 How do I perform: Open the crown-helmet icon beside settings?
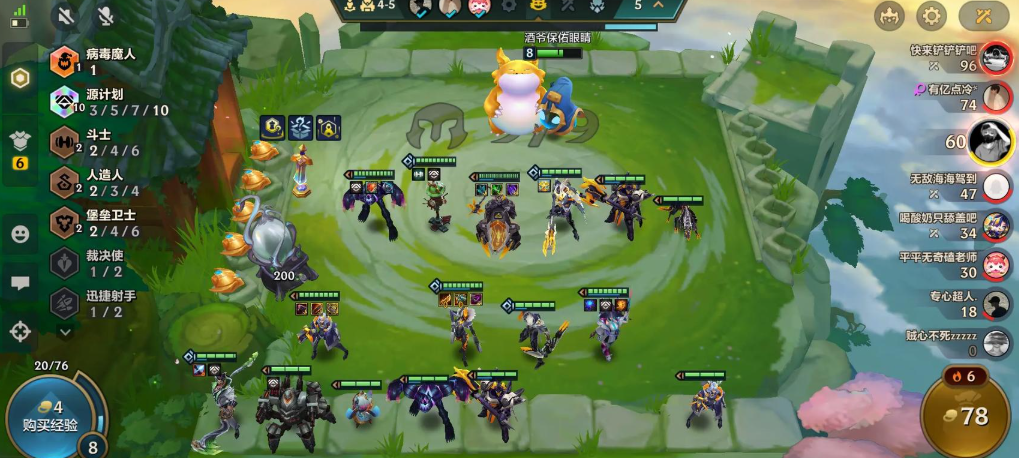888,16
